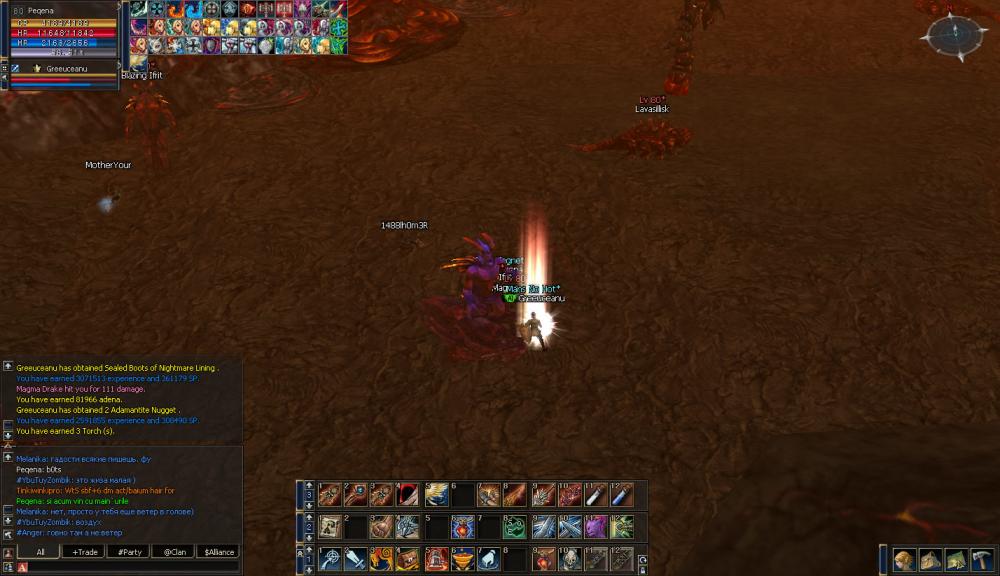
Task: Use the treasure chest icon on hotbar
Action: point(407,559)
